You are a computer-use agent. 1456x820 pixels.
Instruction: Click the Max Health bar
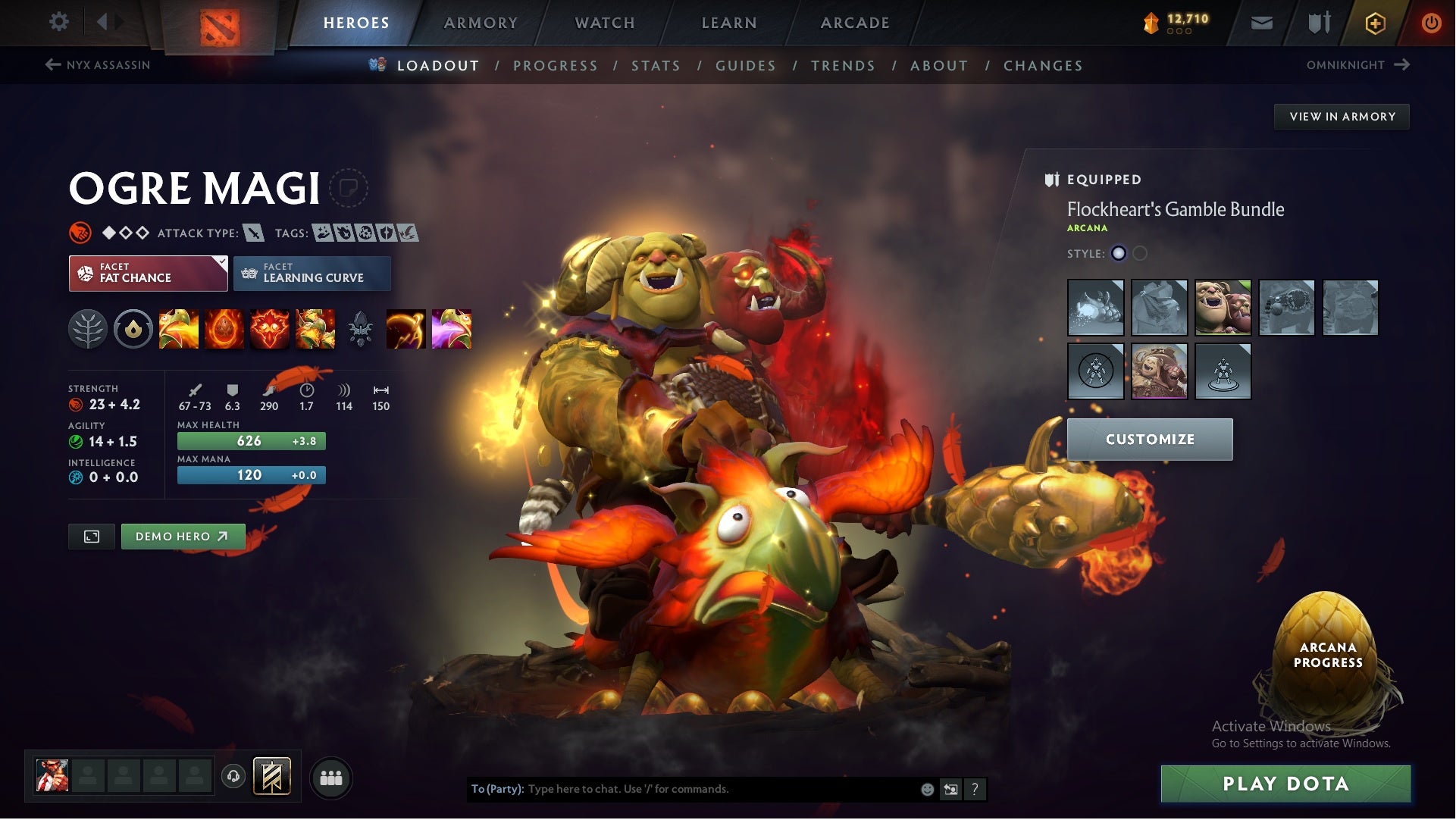tap(251, 440)
